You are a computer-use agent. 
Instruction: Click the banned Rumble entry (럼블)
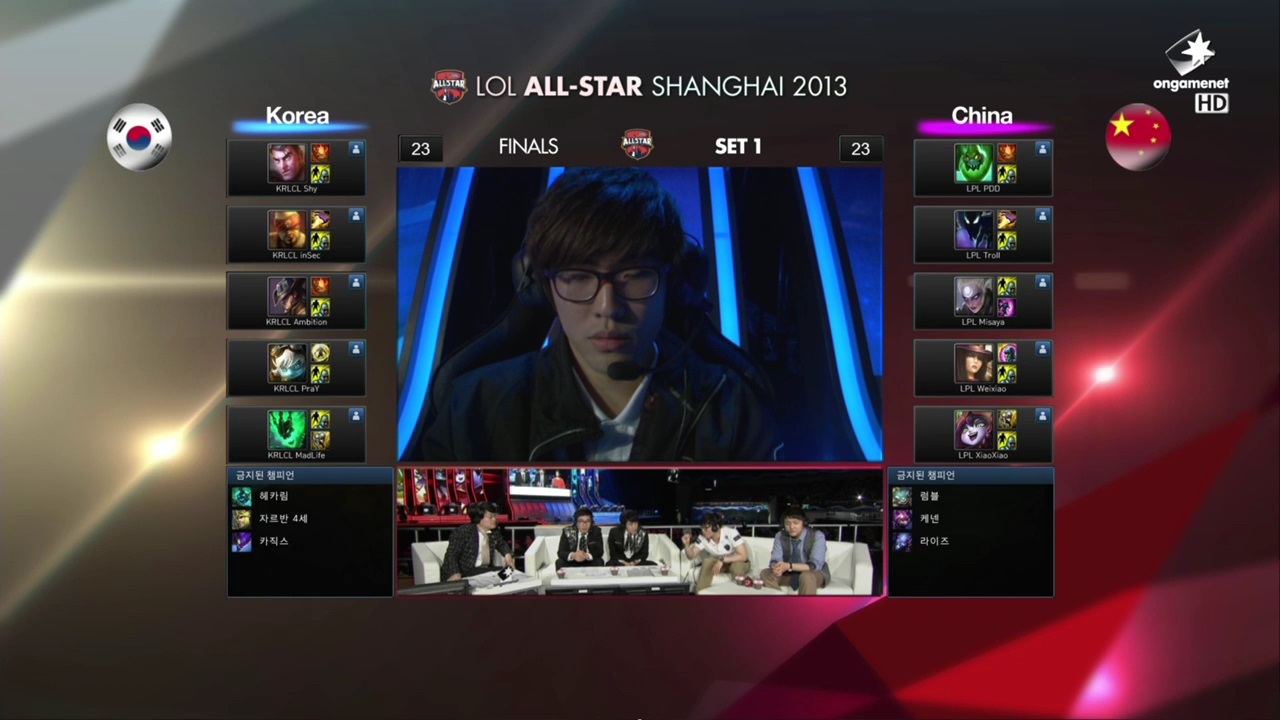(x=929, y=496)
